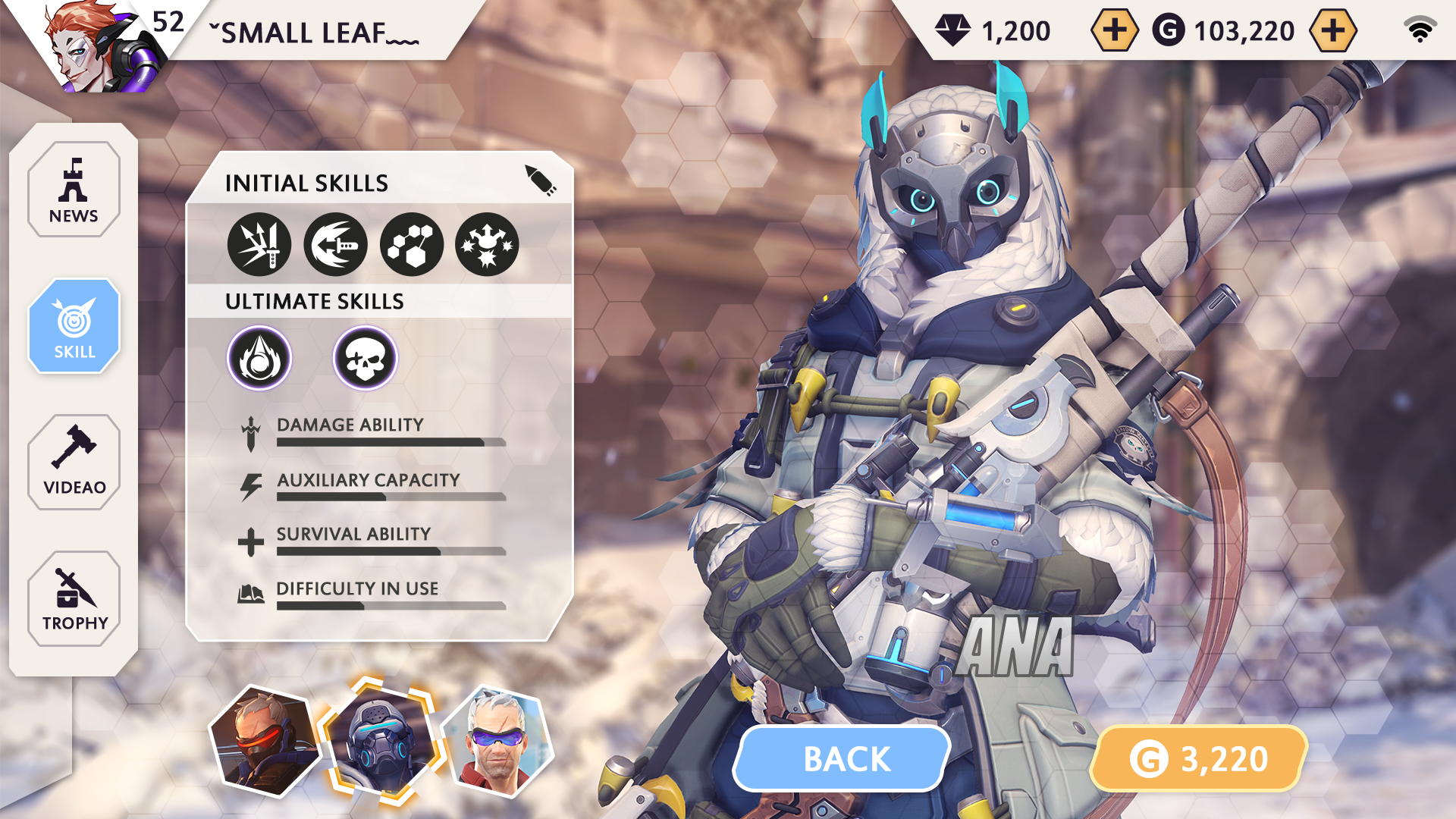Screen dimensions: 1456x819
Task: Select the highlighted masked hero portrait
Action: tap(379, 739)
